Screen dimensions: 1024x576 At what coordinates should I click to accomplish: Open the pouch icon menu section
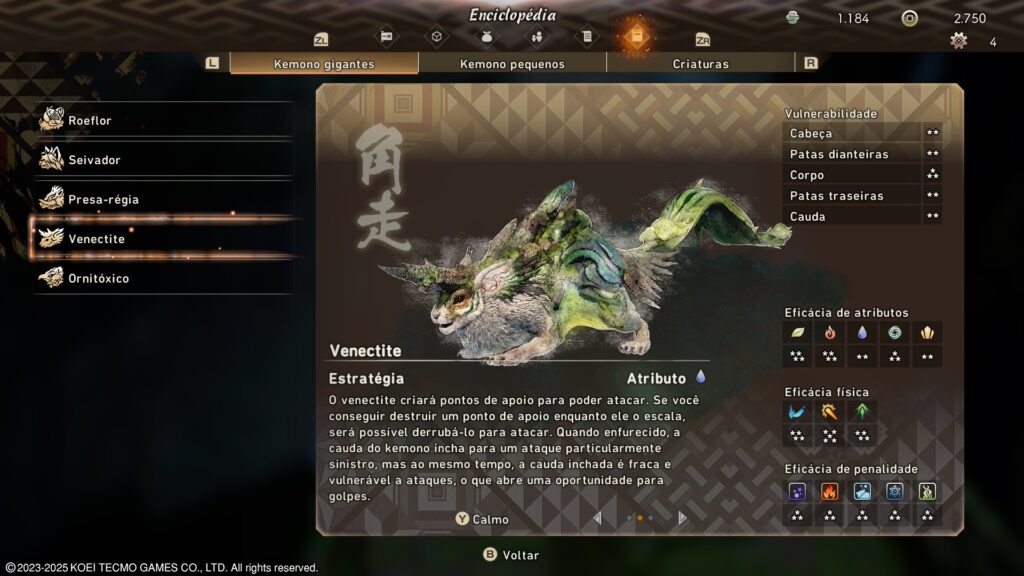point(486,37)
